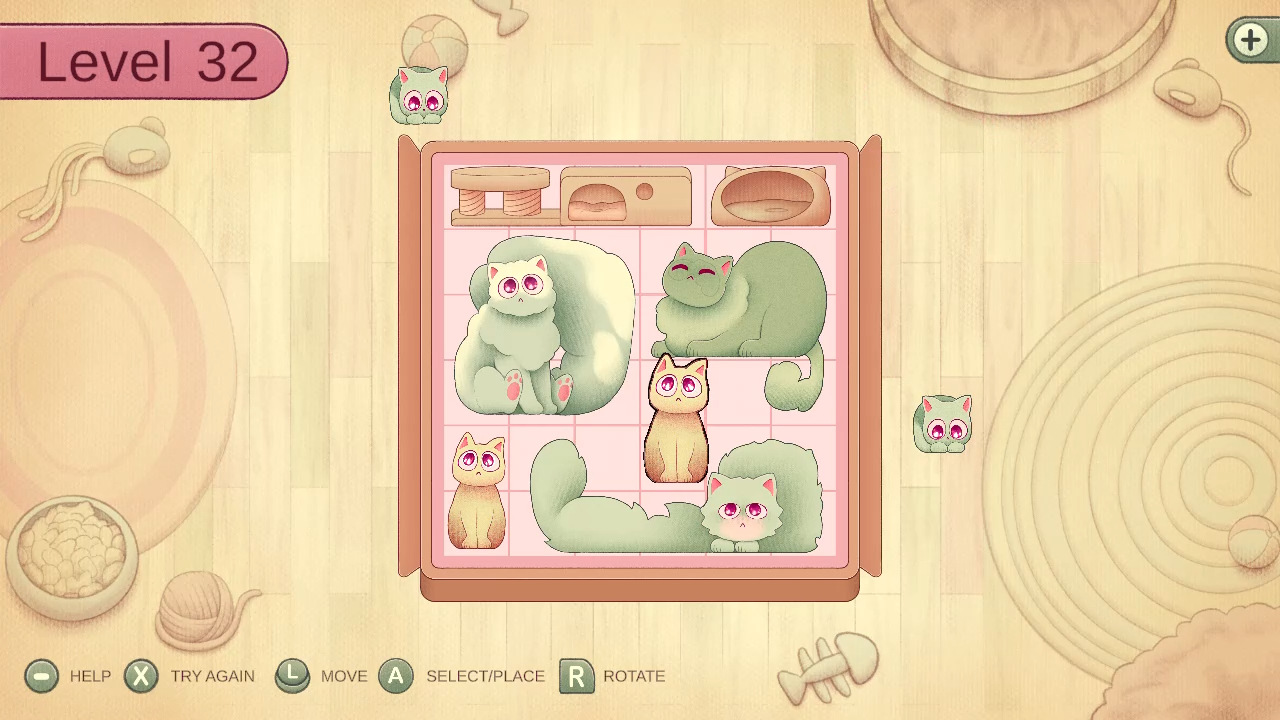This screenshot has width=1280, height=720.
Task: Click the X Try Again icon
Action: click(x=140, y=676)
